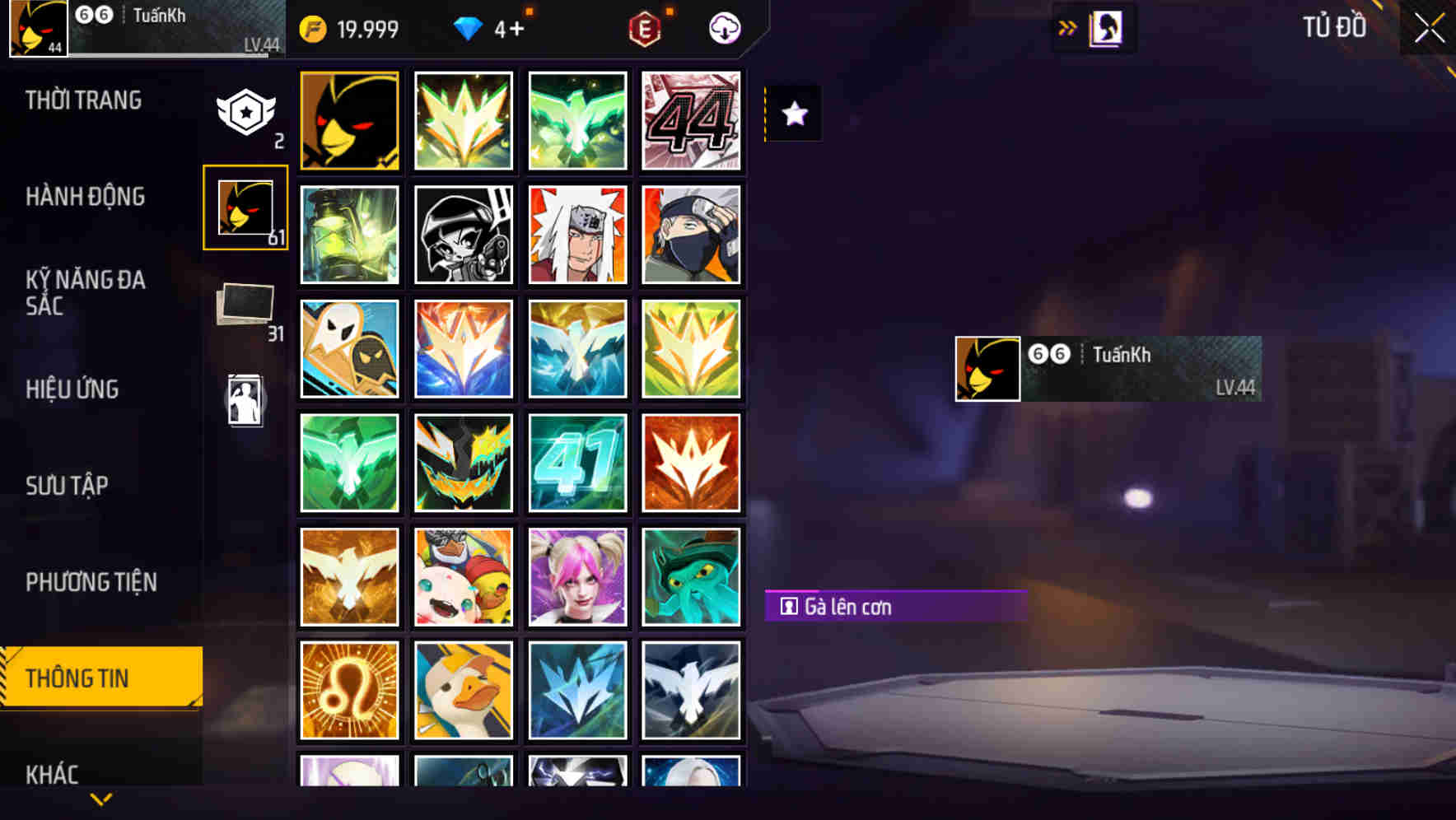Click the cloud sync icon in top bar

[723, 27]
